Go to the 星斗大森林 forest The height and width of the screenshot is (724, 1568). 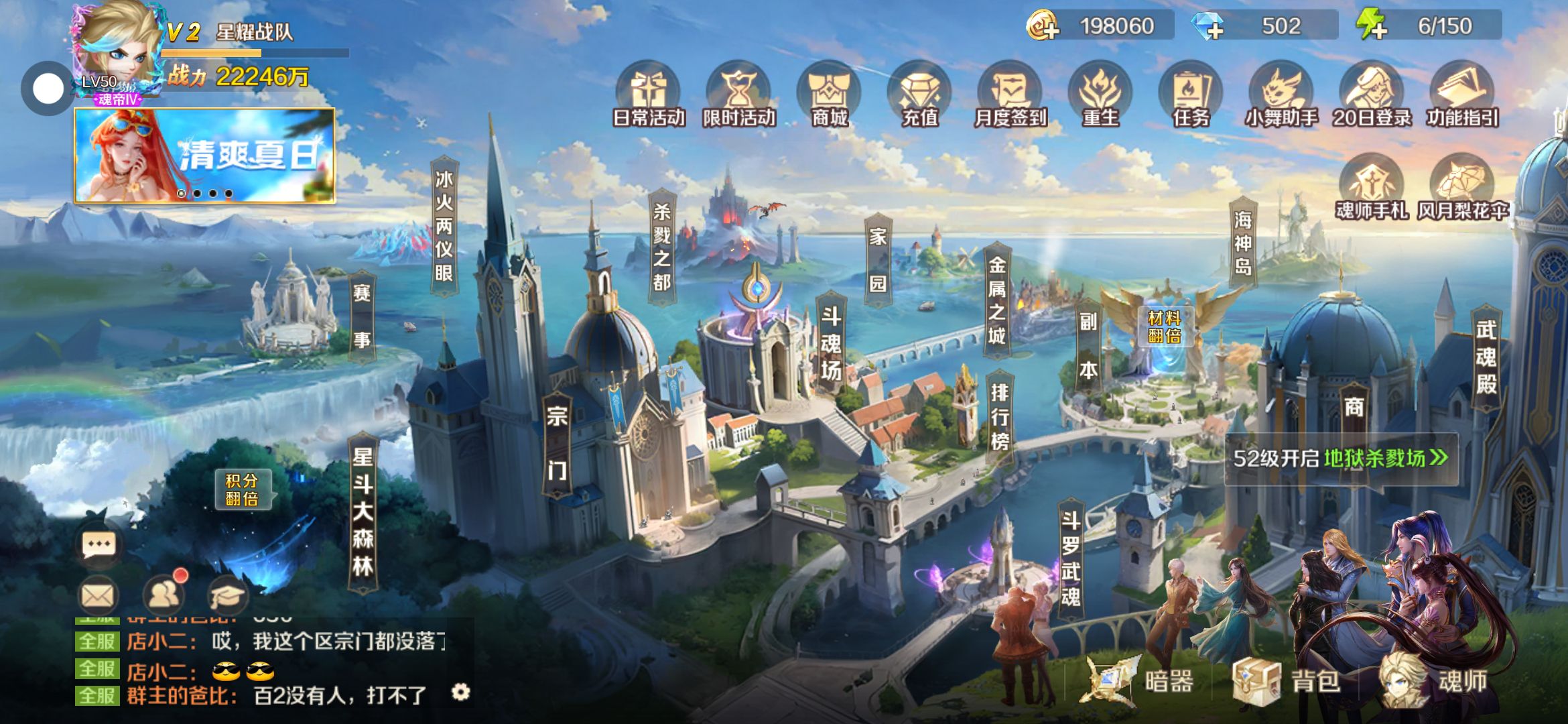pos(363,512)
